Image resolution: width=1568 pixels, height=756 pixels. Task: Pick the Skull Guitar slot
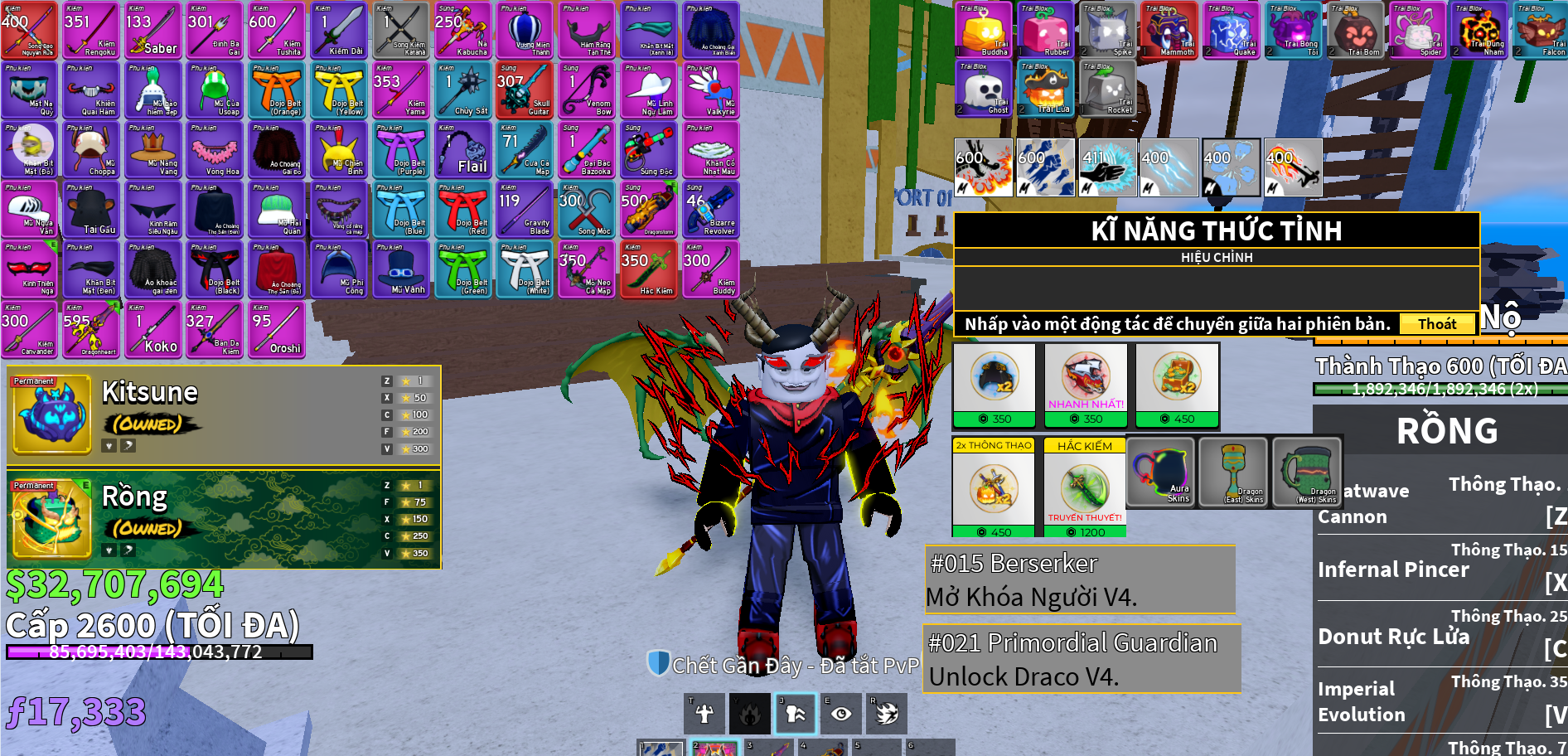[525, 91]
